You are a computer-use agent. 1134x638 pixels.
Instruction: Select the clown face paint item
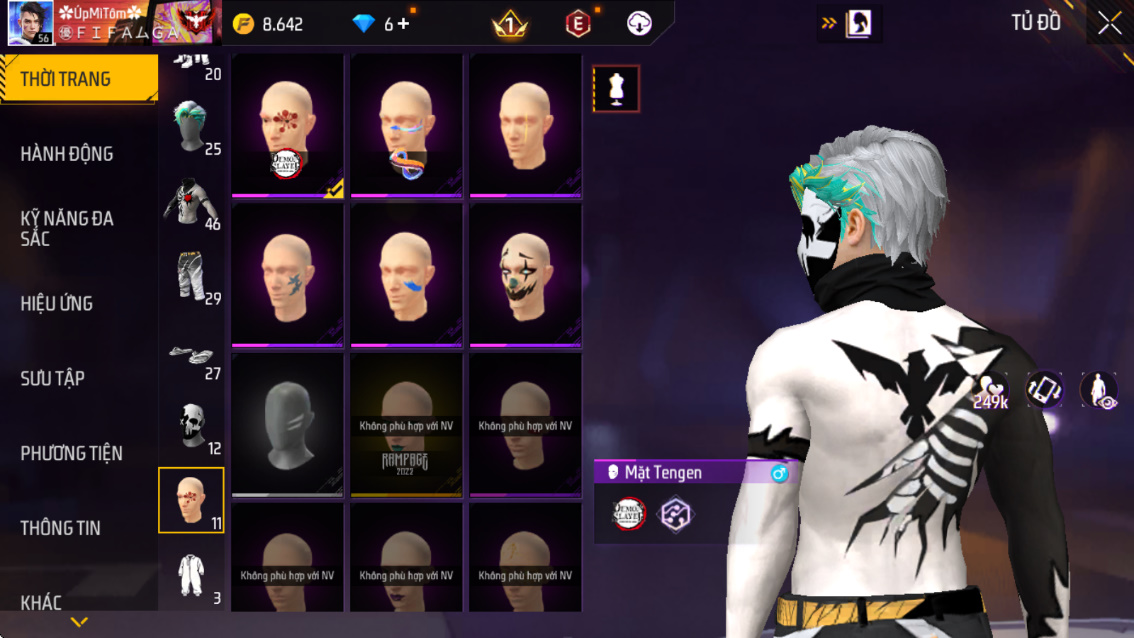[x=526, y=275]
